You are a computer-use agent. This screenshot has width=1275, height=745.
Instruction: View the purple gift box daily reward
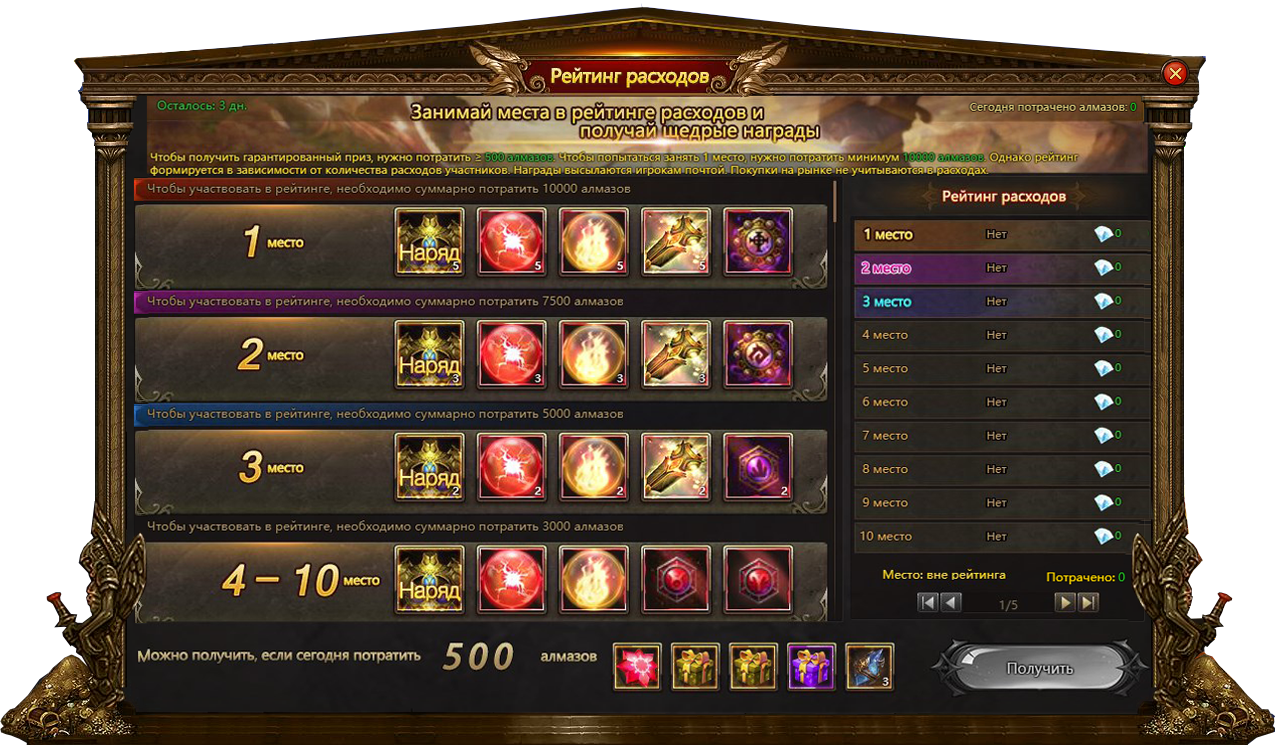pos(812,667)
